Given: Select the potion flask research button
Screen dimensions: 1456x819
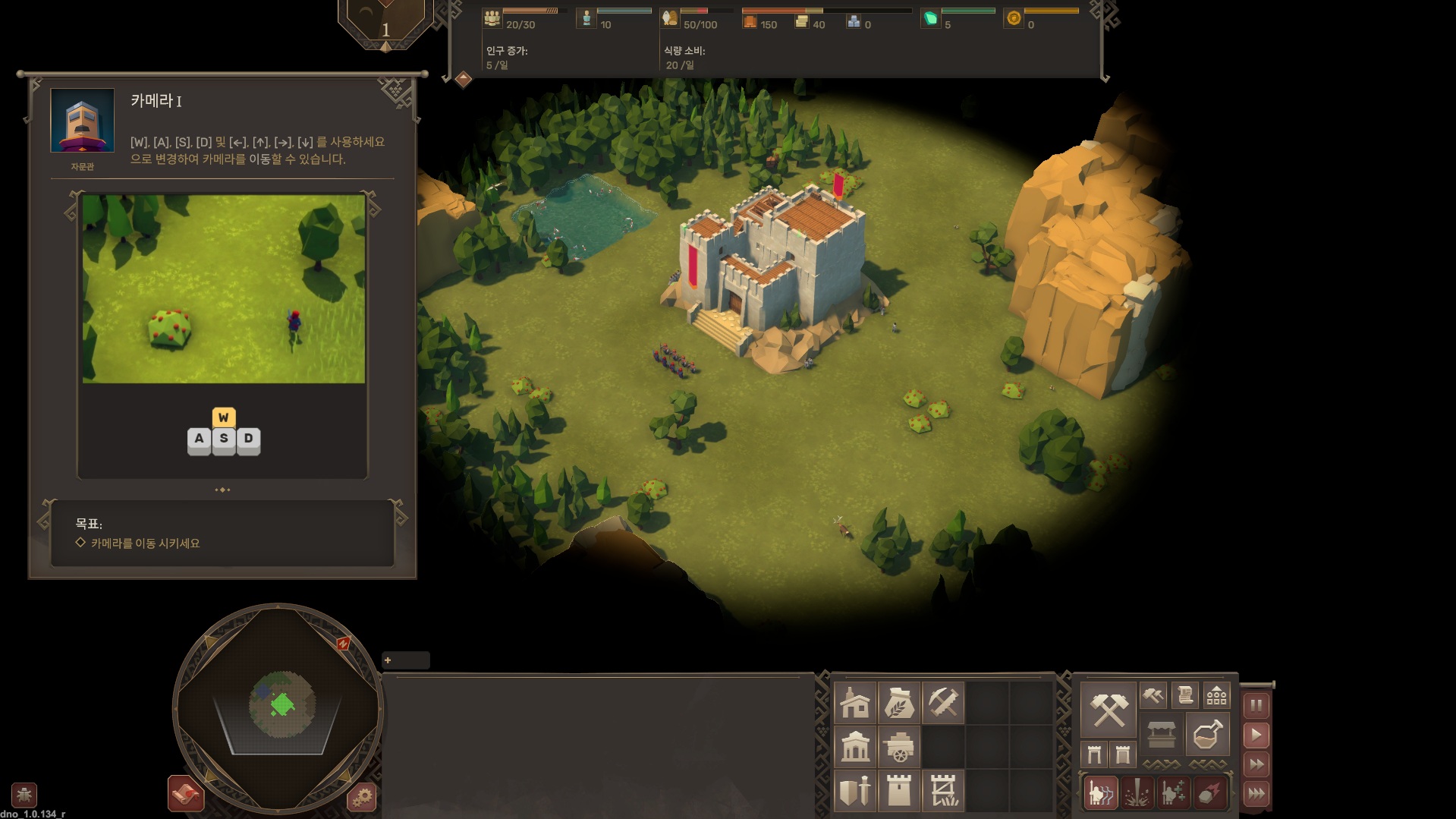Looking at the screenshot, I should tap(1207, 734).
